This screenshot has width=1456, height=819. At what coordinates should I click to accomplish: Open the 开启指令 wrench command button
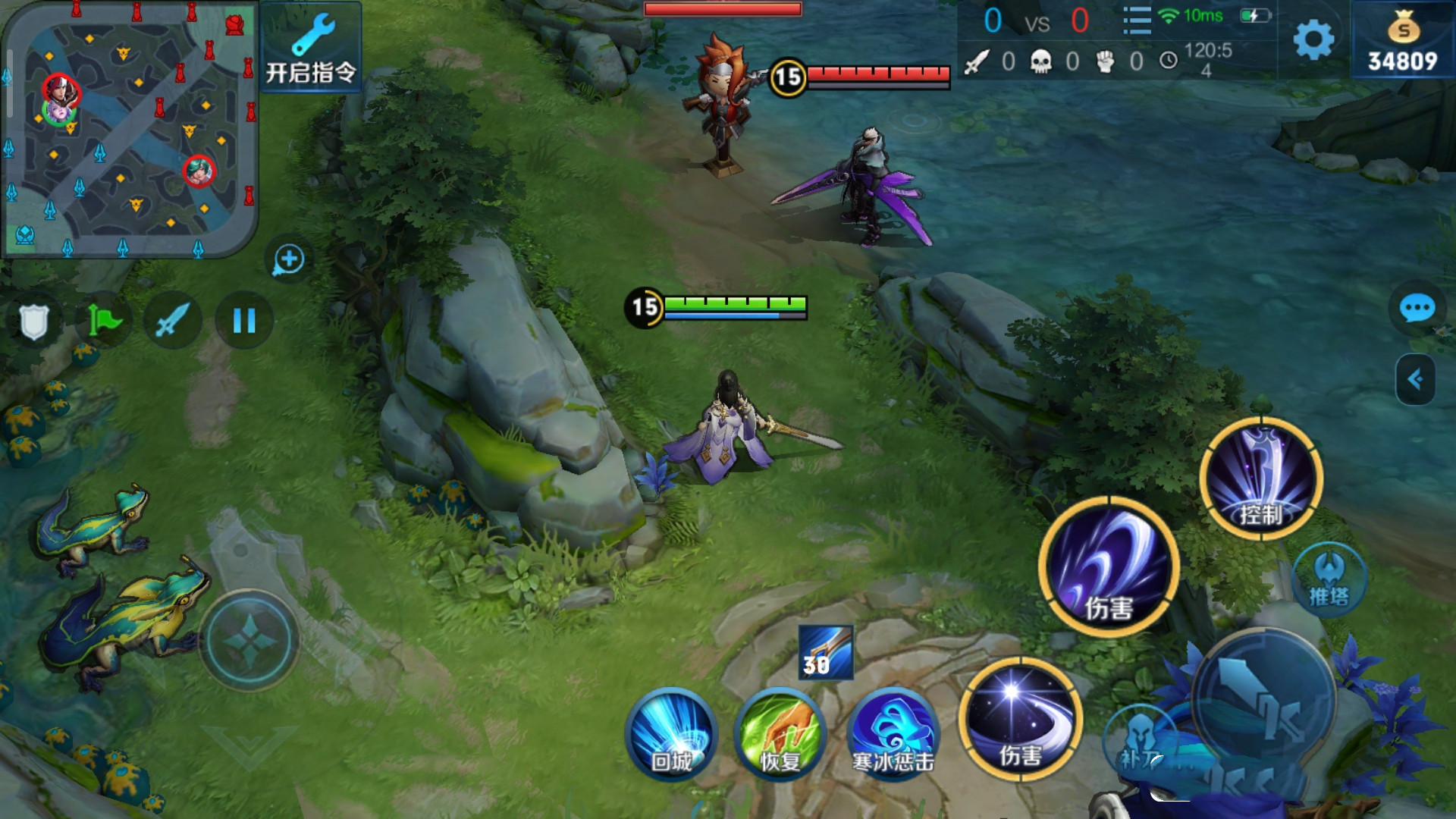pyautogui.click(x=311, y=47)
